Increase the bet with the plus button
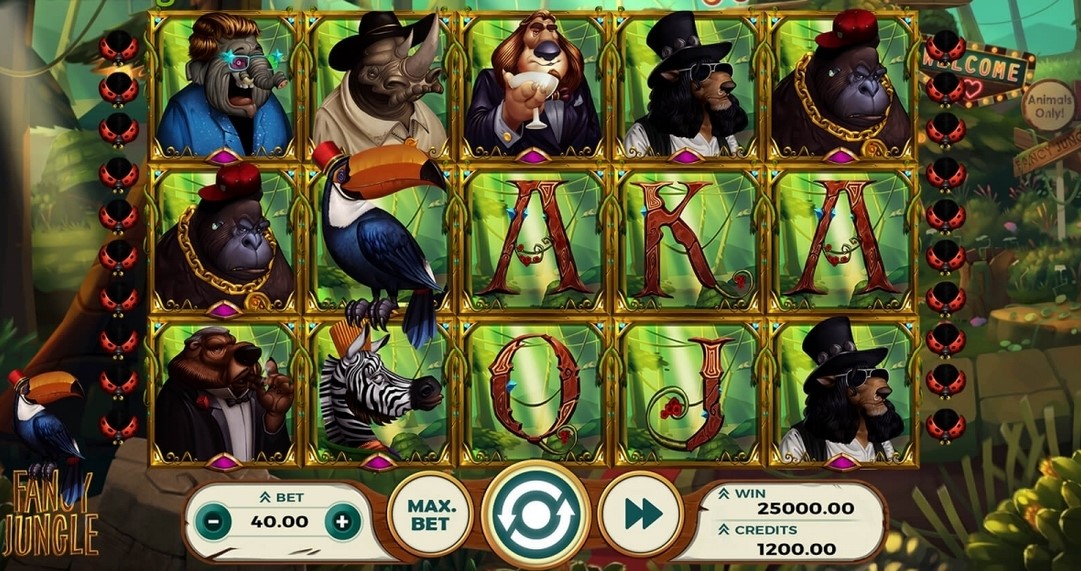Image resolution: width=1081 pixels, height=571 pixels. (x=342, y=521)
